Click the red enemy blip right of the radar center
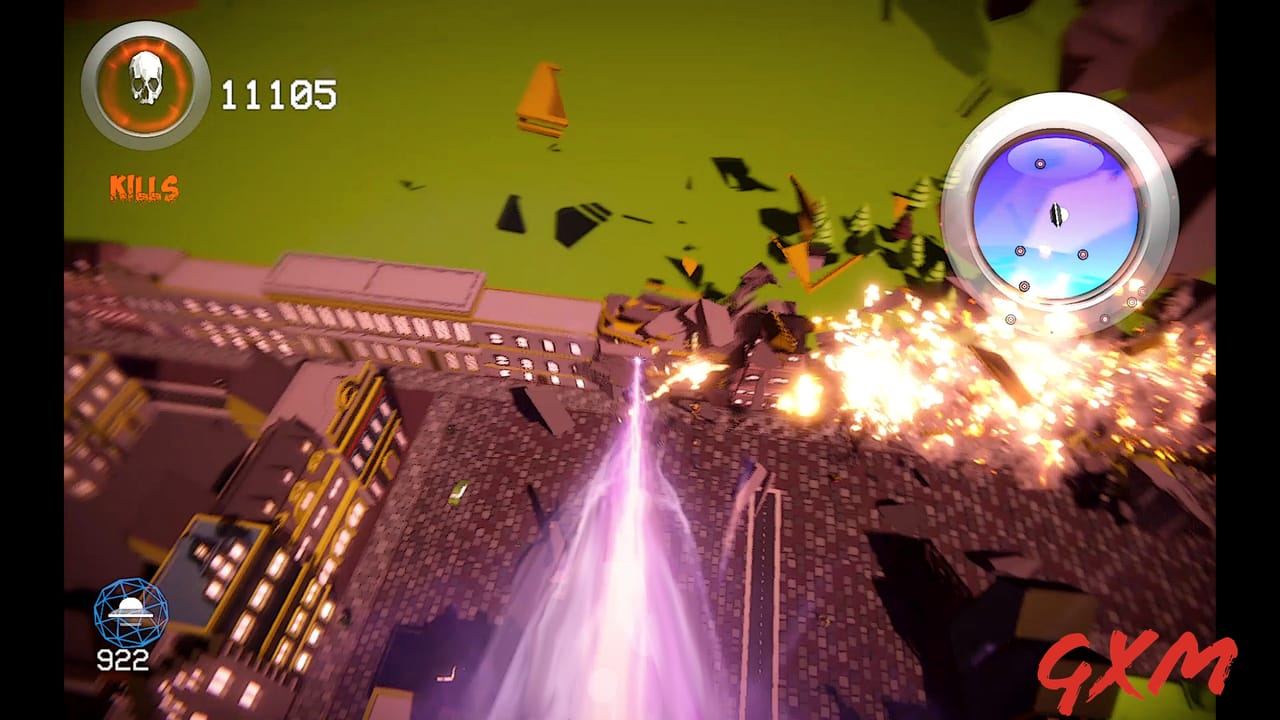This screenshot has height=720, width=1280. (1082, 254)
